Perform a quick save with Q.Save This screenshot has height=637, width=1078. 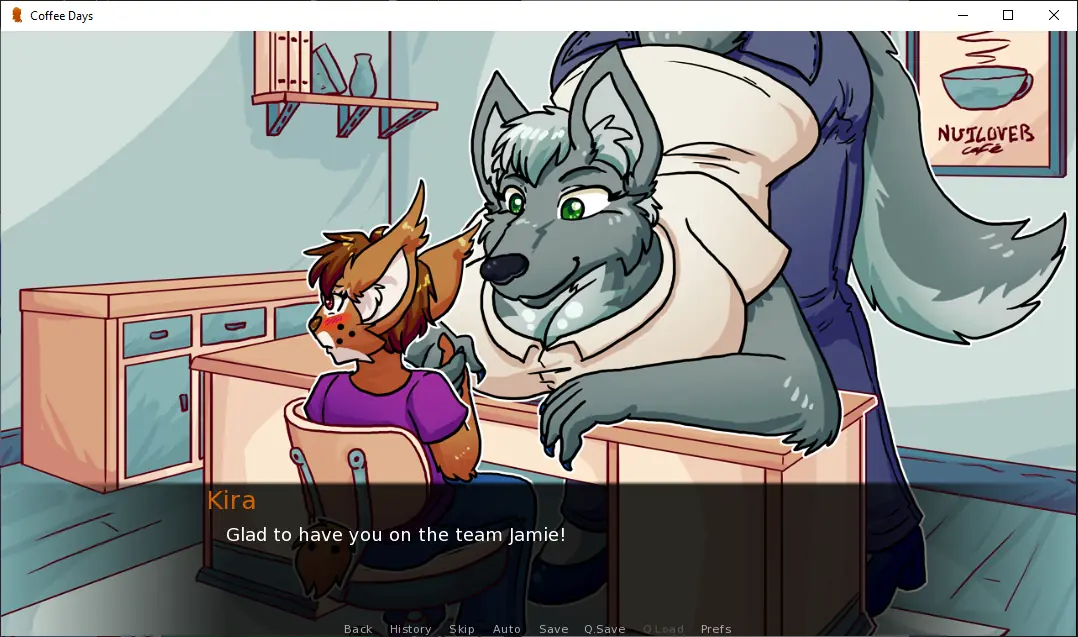605,629
